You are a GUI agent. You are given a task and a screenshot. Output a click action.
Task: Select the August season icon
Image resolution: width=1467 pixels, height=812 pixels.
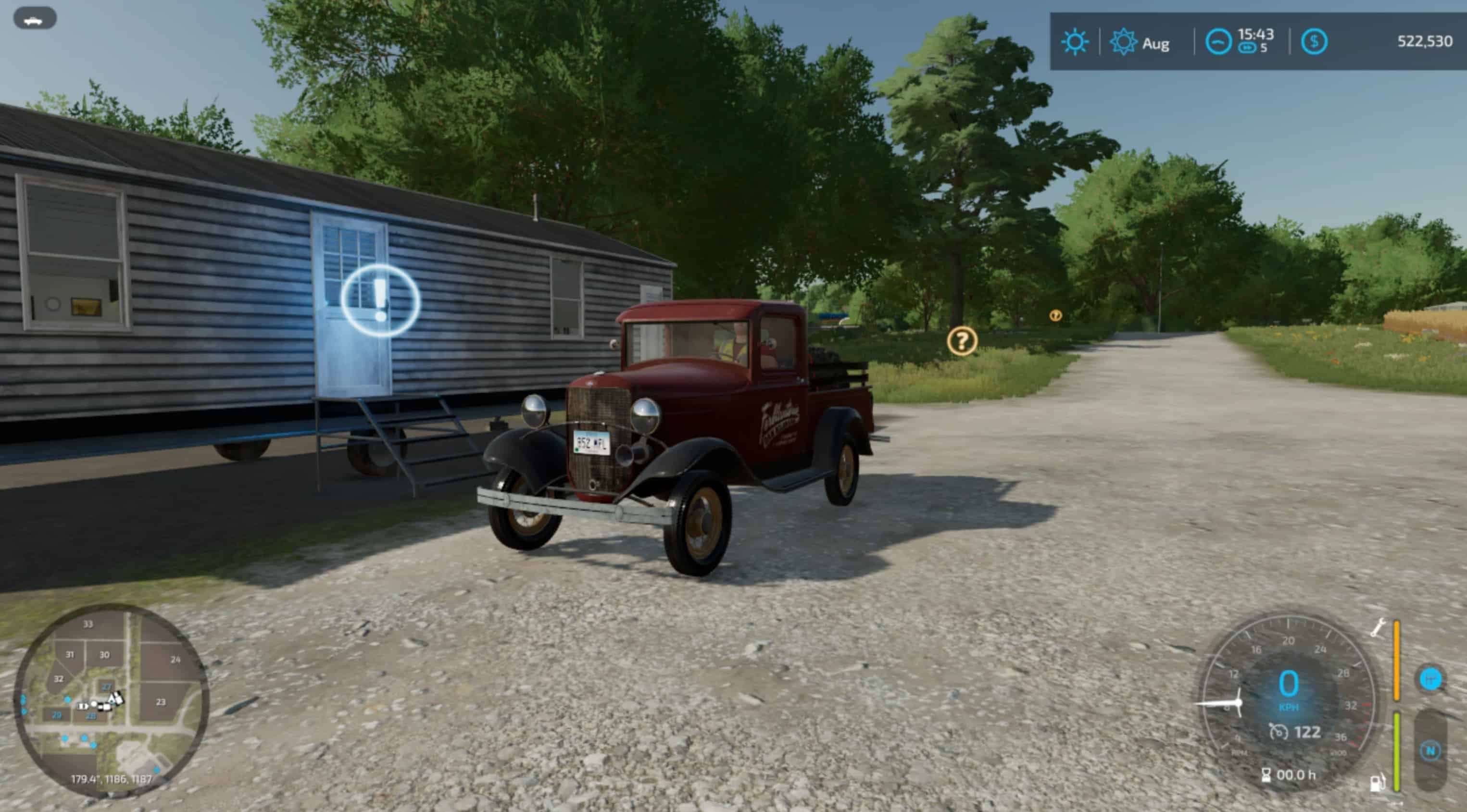1123,42
